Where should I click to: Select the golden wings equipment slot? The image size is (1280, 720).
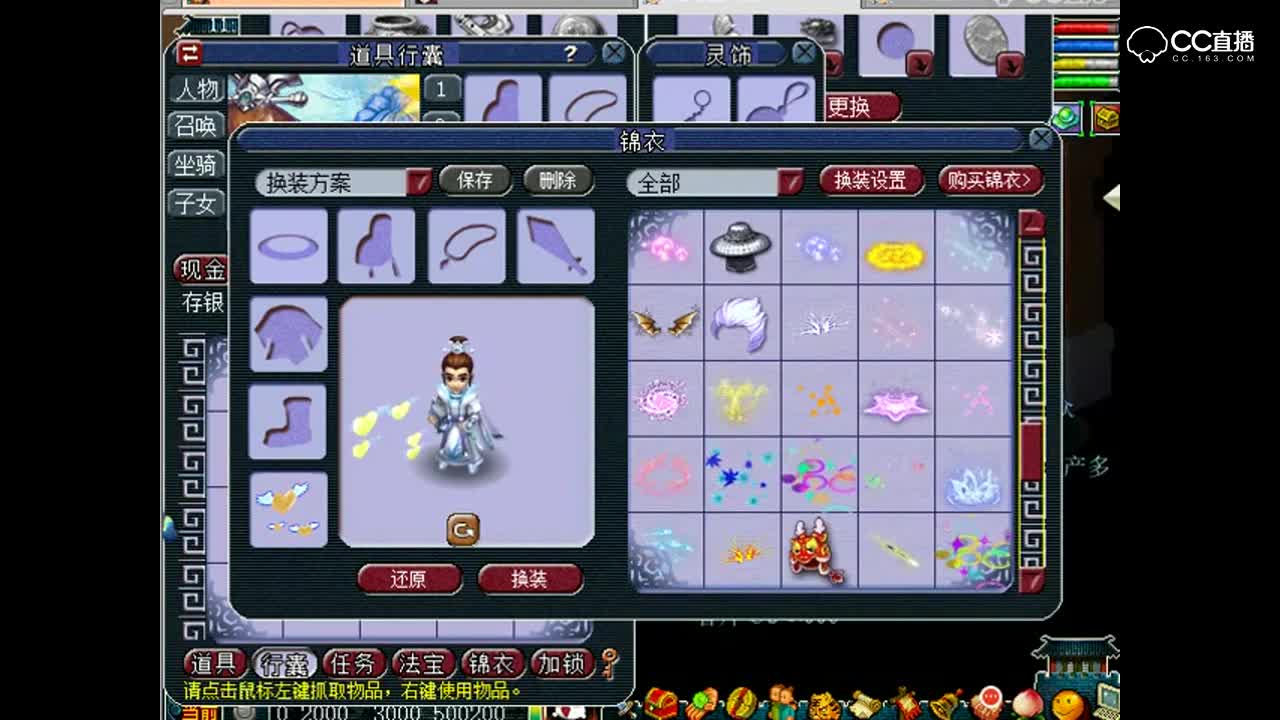point(287,508)
